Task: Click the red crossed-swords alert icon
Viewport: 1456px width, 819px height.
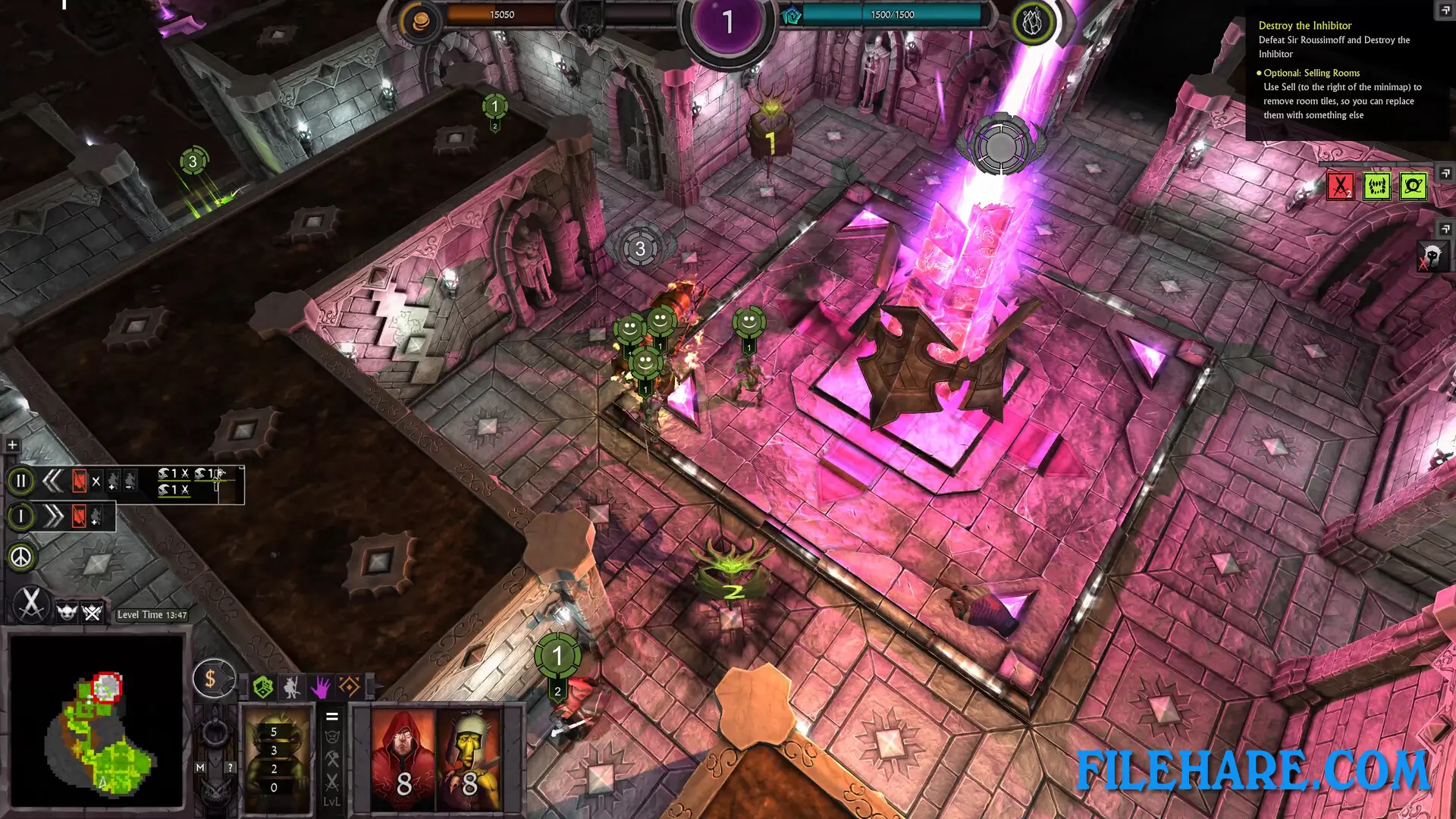Action: [x=1340, y=187]
